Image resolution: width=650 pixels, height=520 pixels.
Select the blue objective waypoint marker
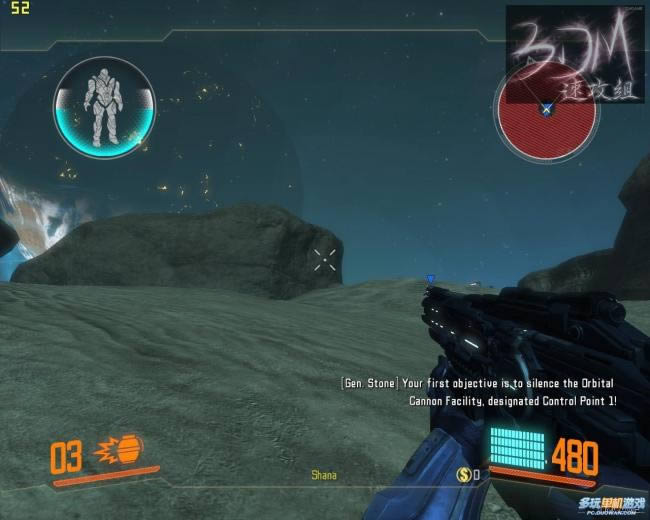(x=430, y=280)
